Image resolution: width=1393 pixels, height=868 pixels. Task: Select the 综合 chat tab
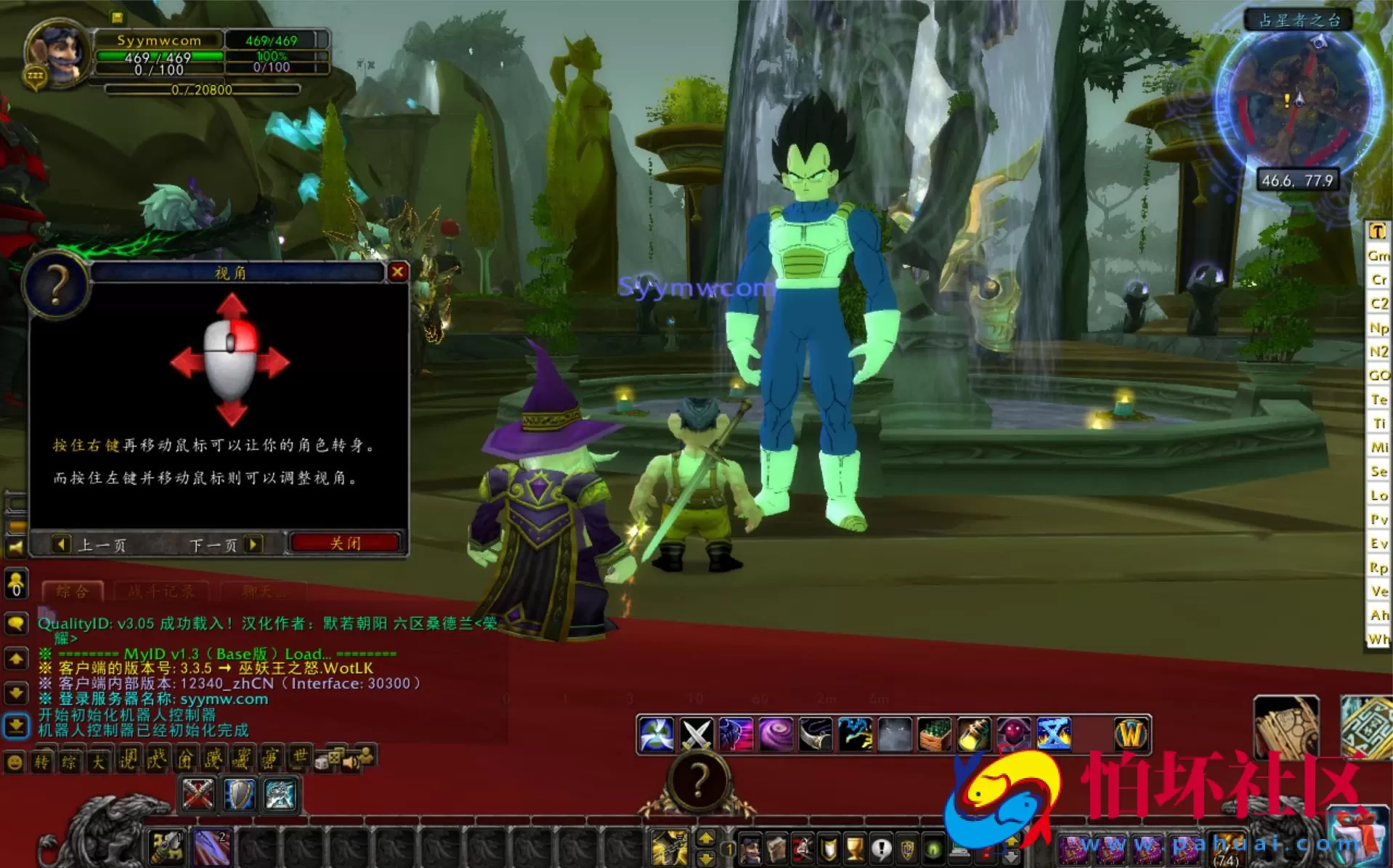click(73, 591)
